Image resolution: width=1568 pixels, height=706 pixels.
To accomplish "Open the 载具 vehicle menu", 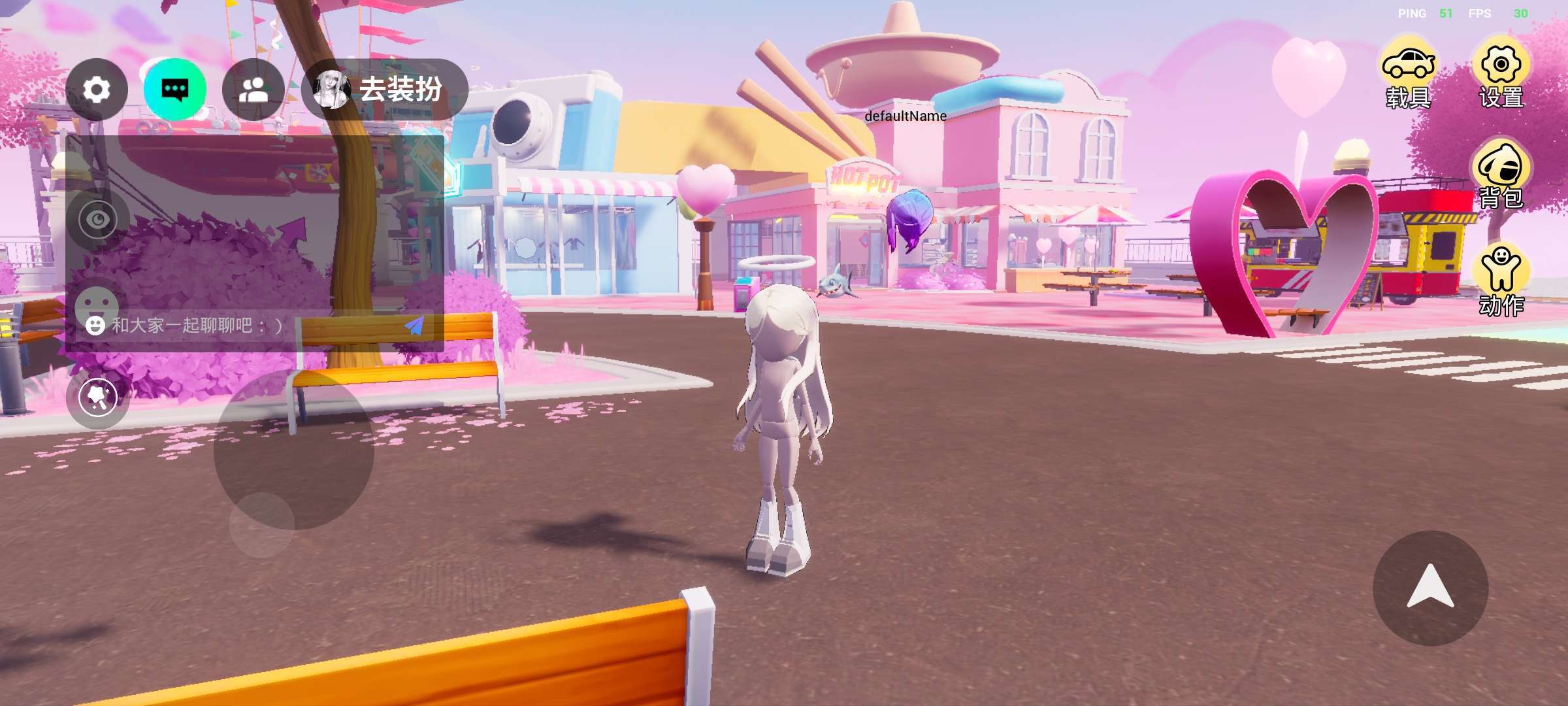I will (x=1408, y=75).
